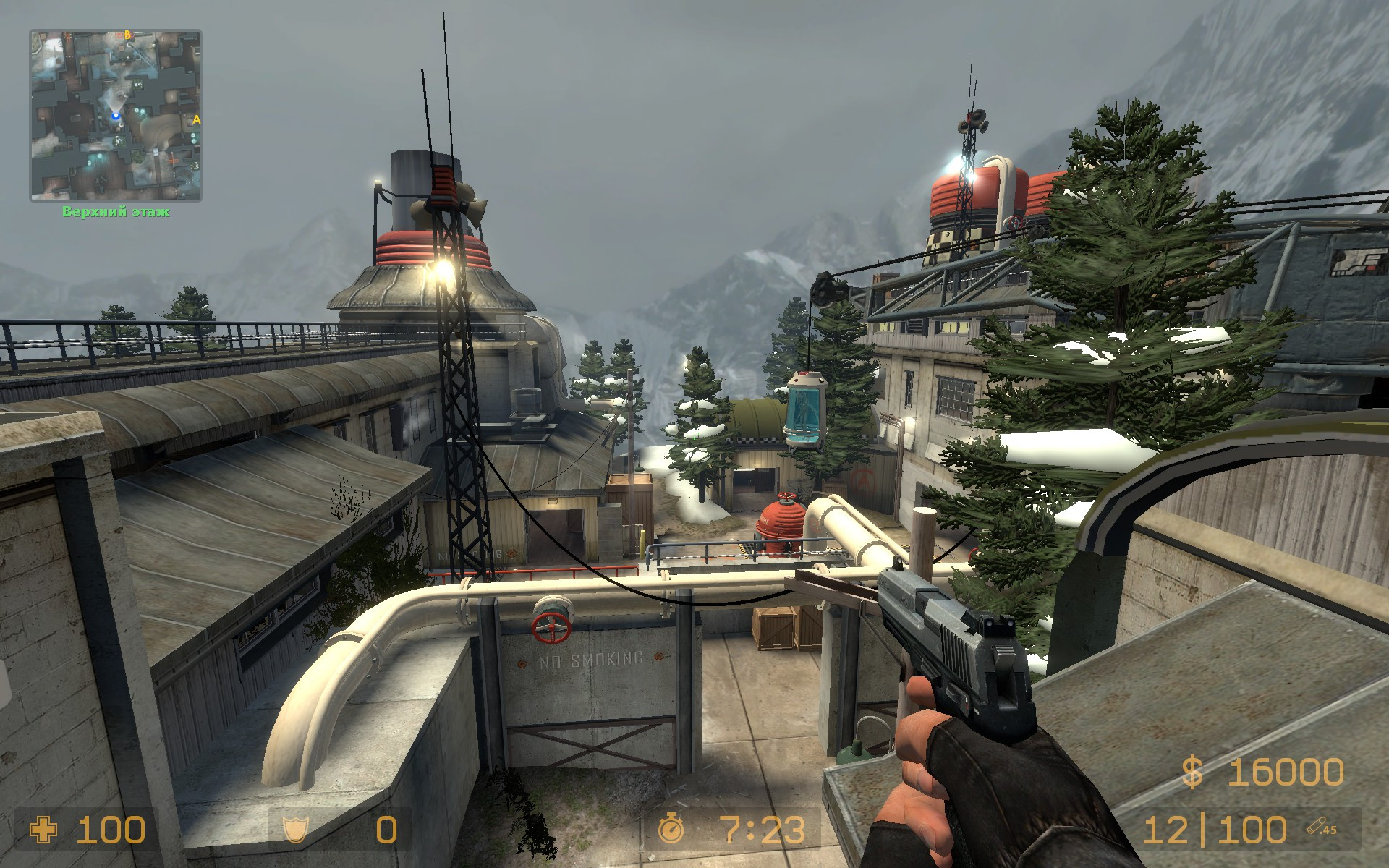Toggle the red valve wheel above NO SMOKING sign
1389x868 pixels.
(553, 626)
